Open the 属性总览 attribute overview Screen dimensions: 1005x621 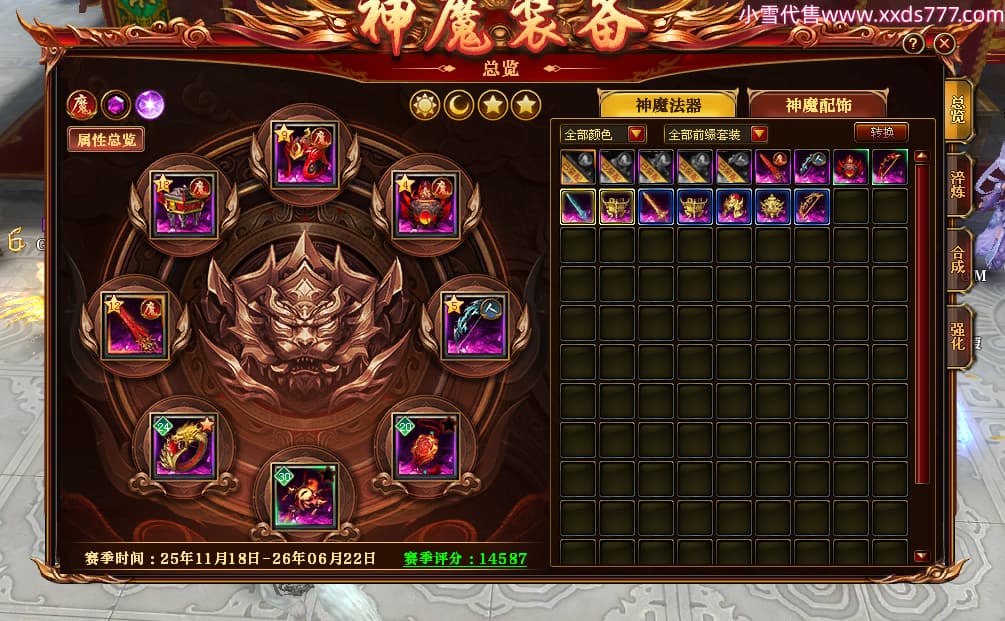(106, 140)
